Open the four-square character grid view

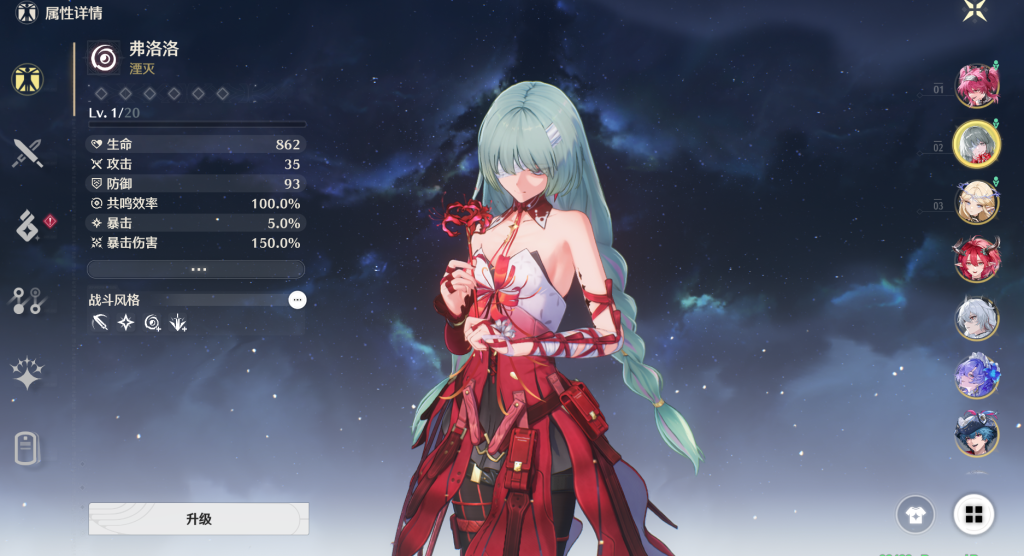tap(973, 515)
